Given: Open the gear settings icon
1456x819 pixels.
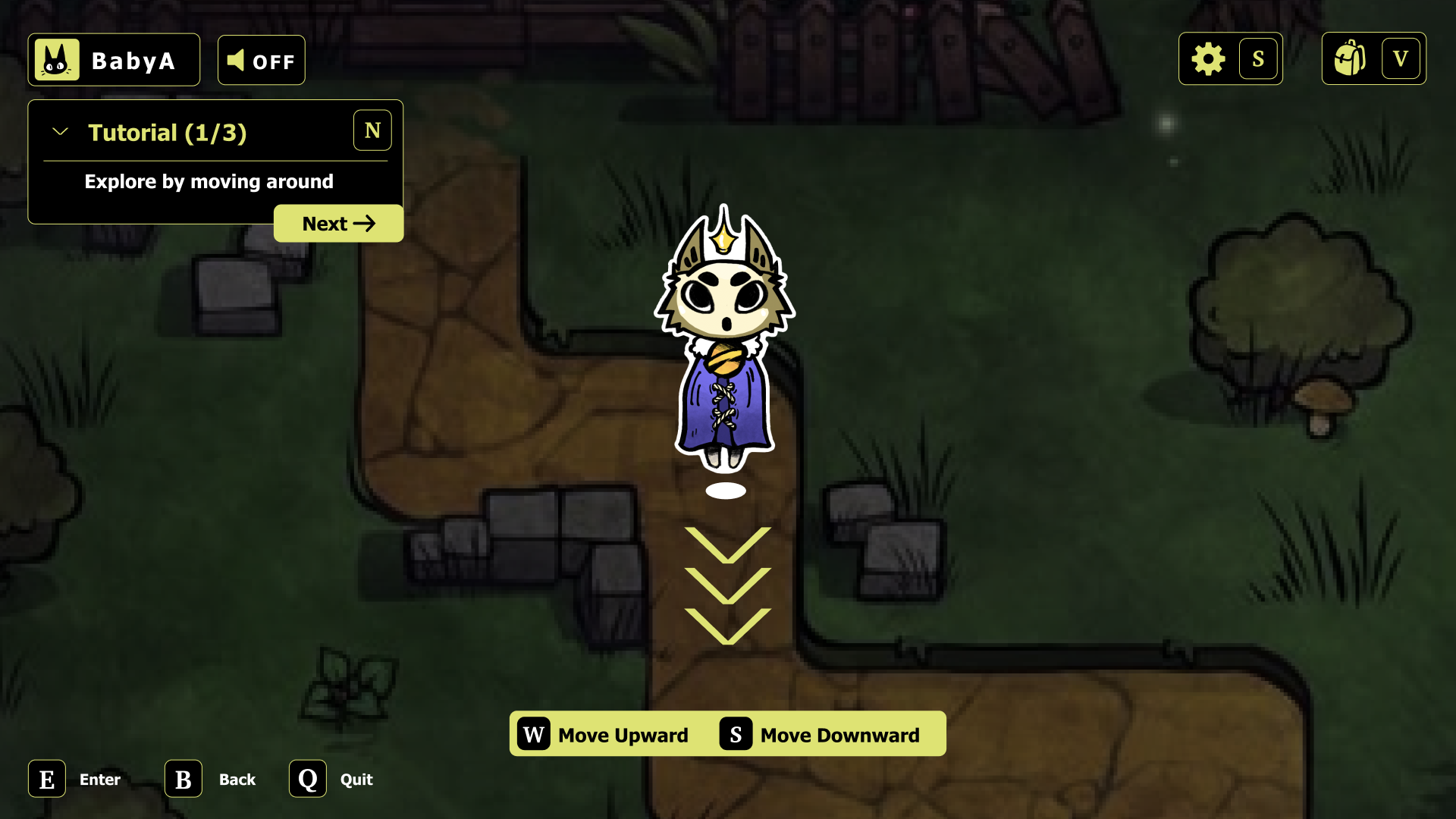Looking at the screenshot, I should pyautogui.click(x=1208, y=59).
